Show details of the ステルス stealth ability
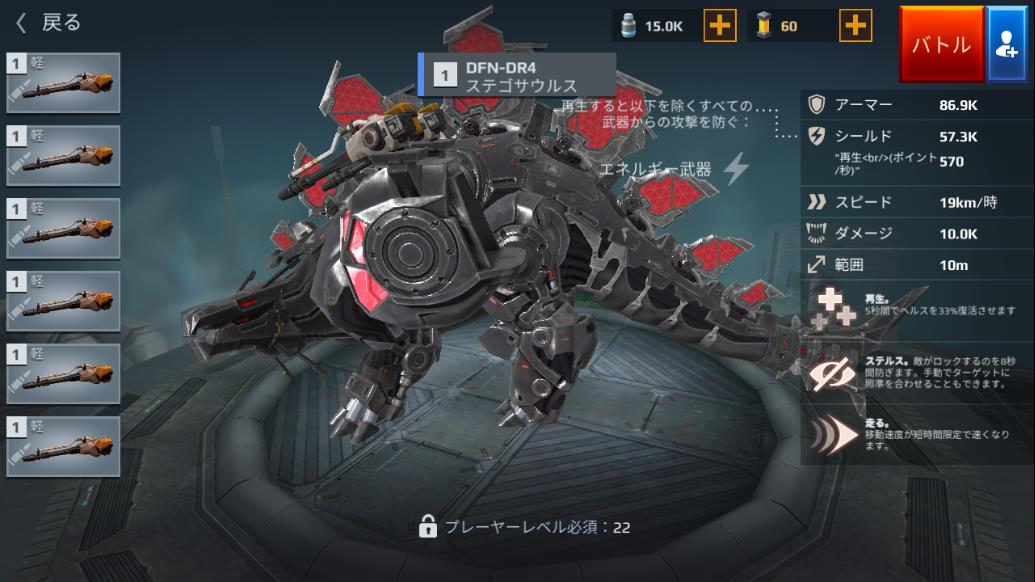The height and width of the screenshot is (582, 1035). coord(916,372)
